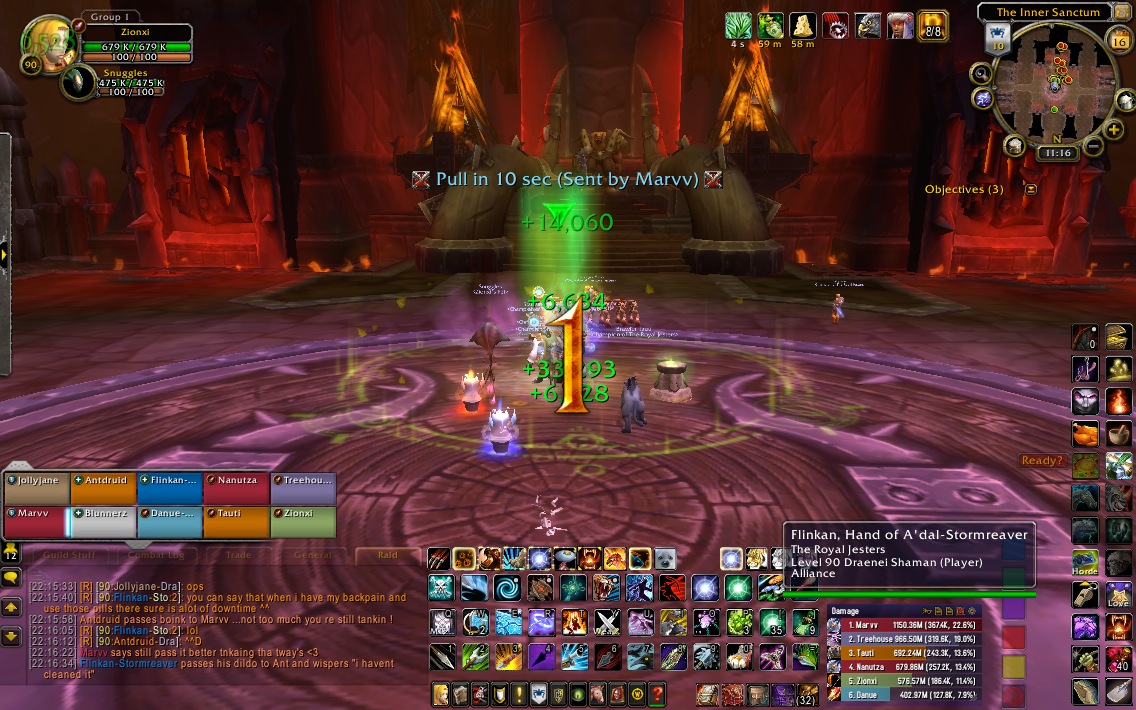
Task: Zoom in on the minimap
Action: [x=1114, y=131]
